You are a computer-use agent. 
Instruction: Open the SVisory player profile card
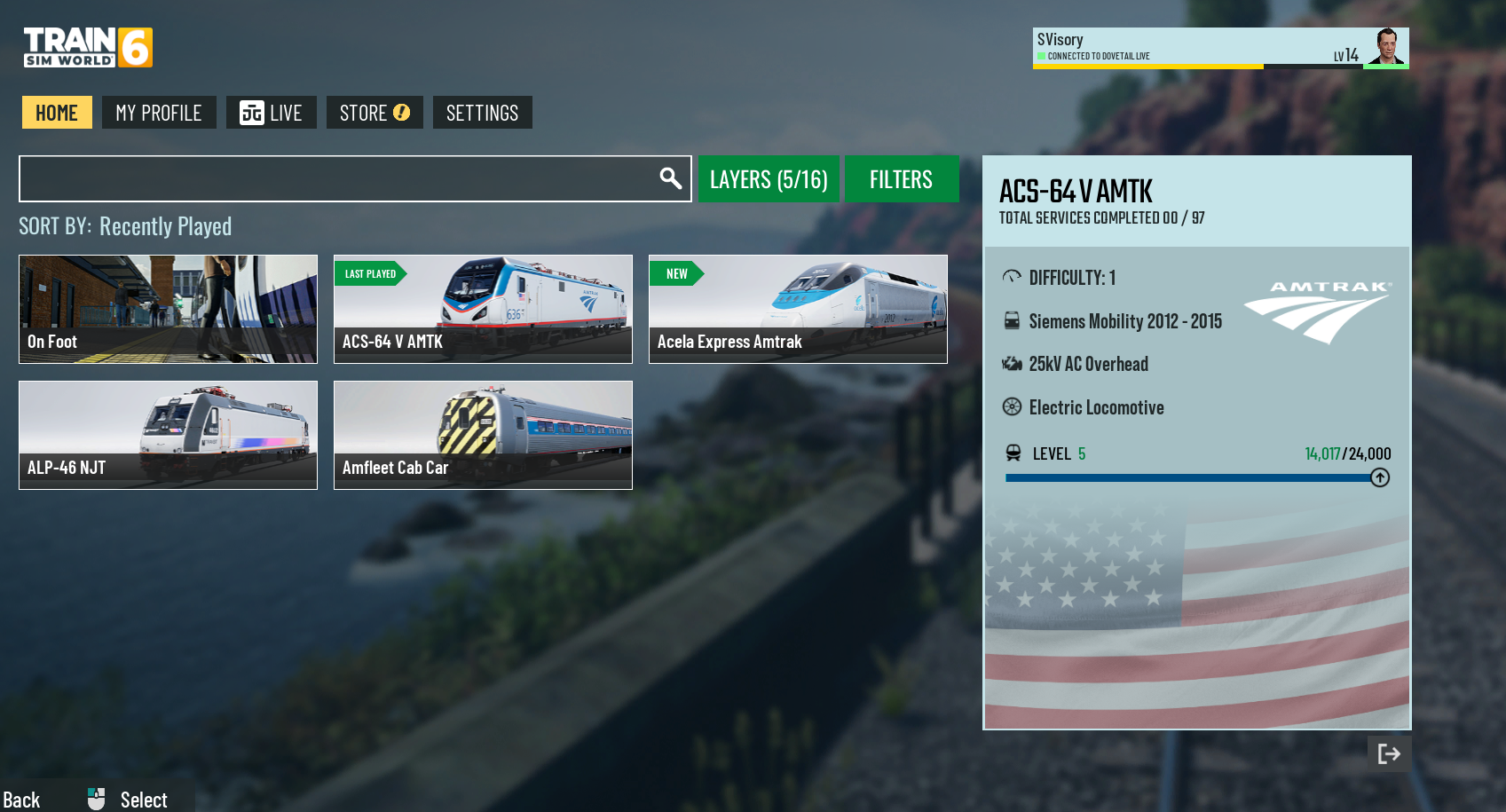(x=1220, y=47)
